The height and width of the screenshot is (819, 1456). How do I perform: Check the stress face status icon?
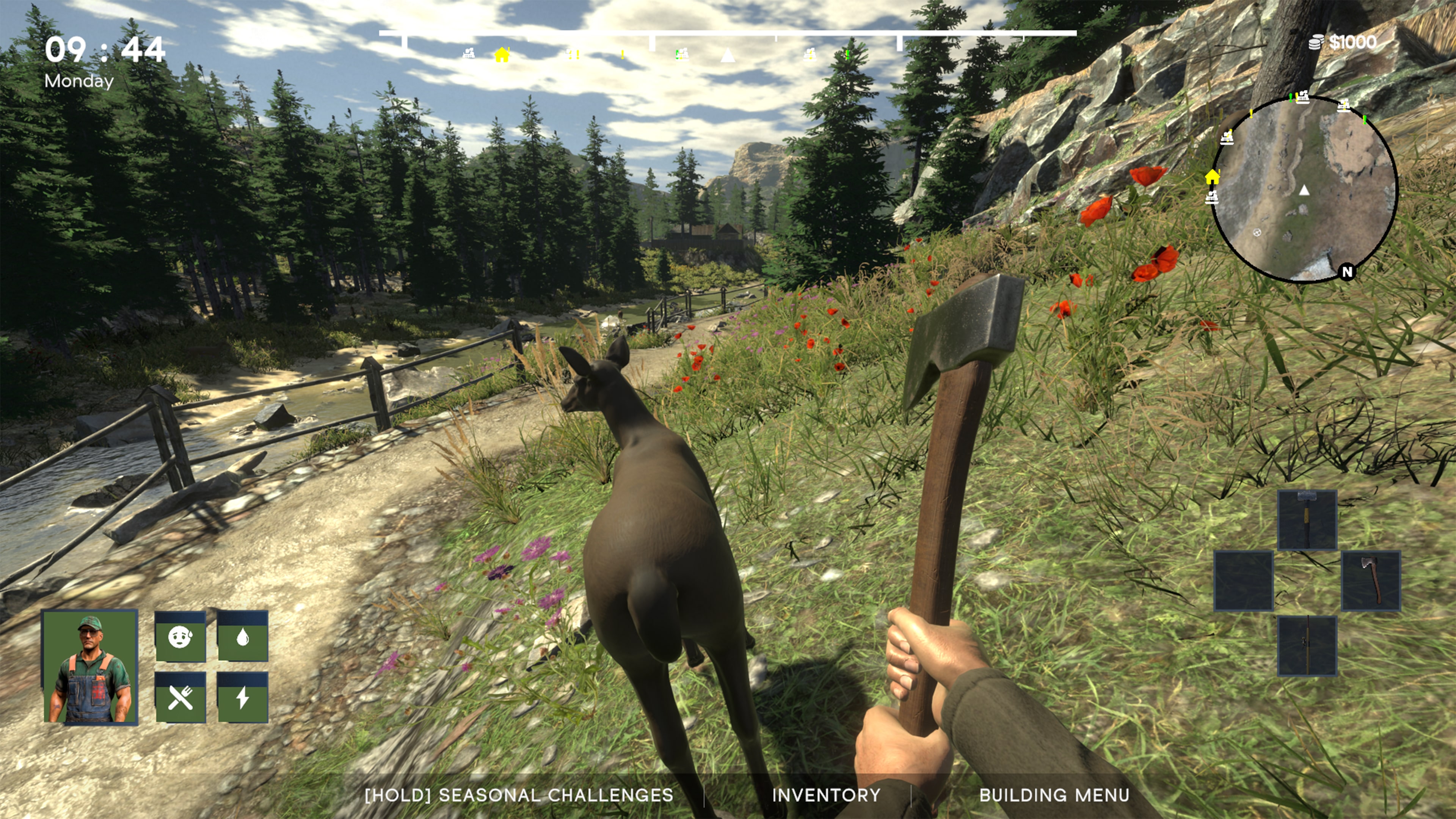180,637
